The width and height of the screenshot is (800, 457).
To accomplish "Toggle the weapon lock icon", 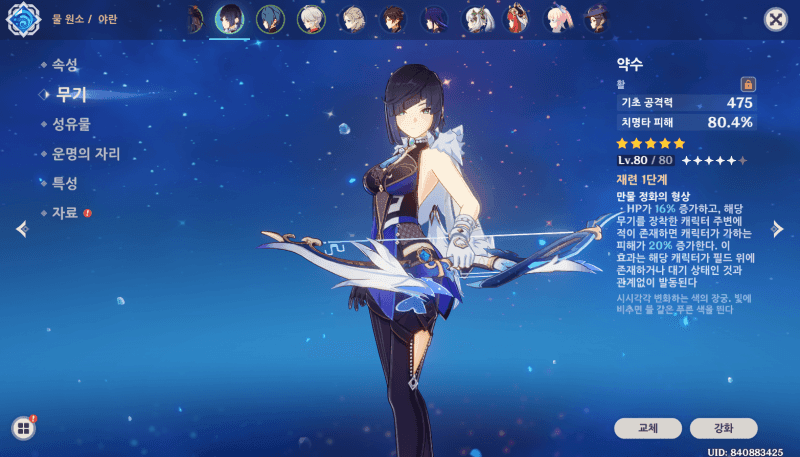I will point(747,84).
